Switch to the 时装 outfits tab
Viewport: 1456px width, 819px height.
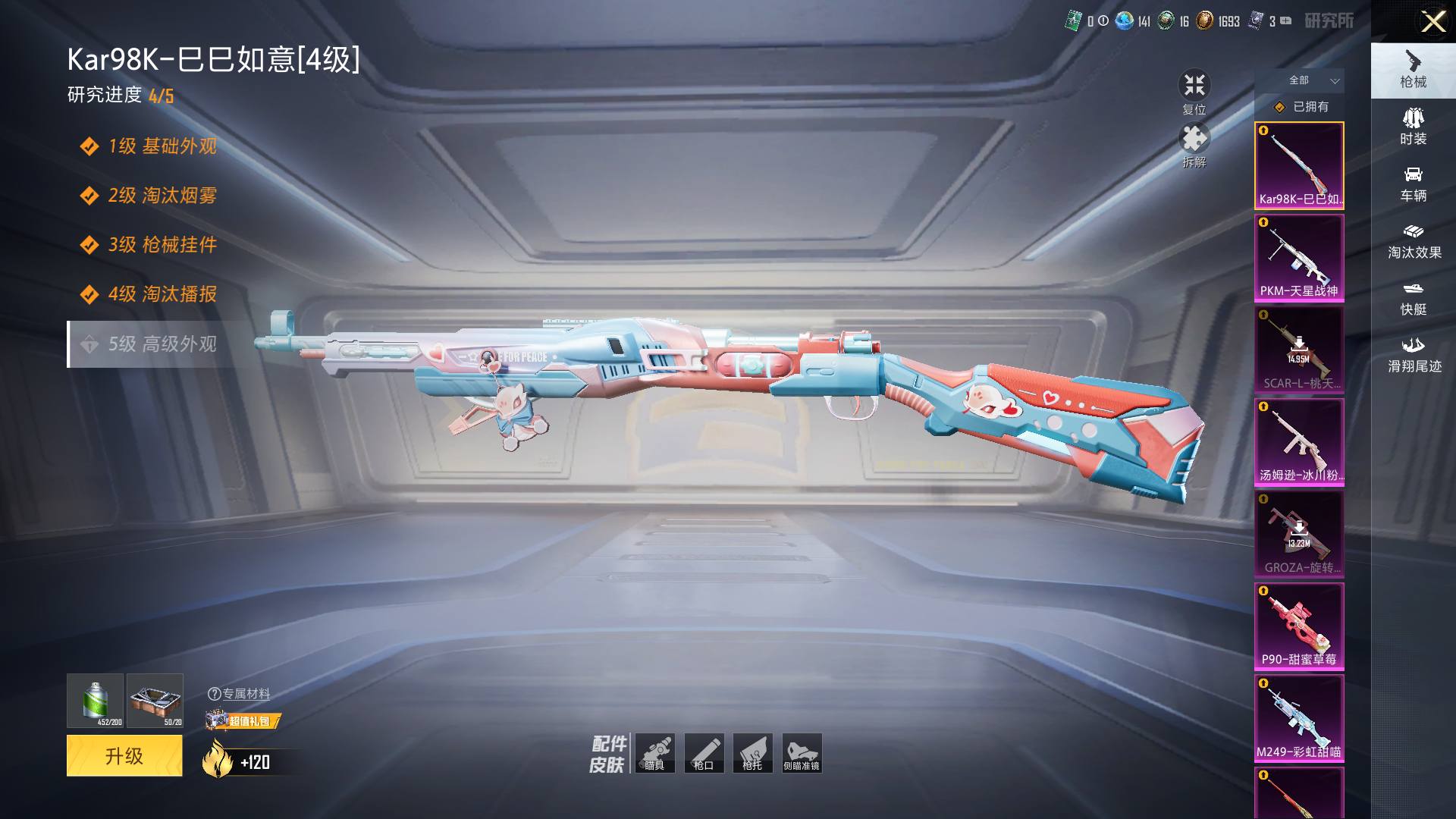[x=1413, y=127]
